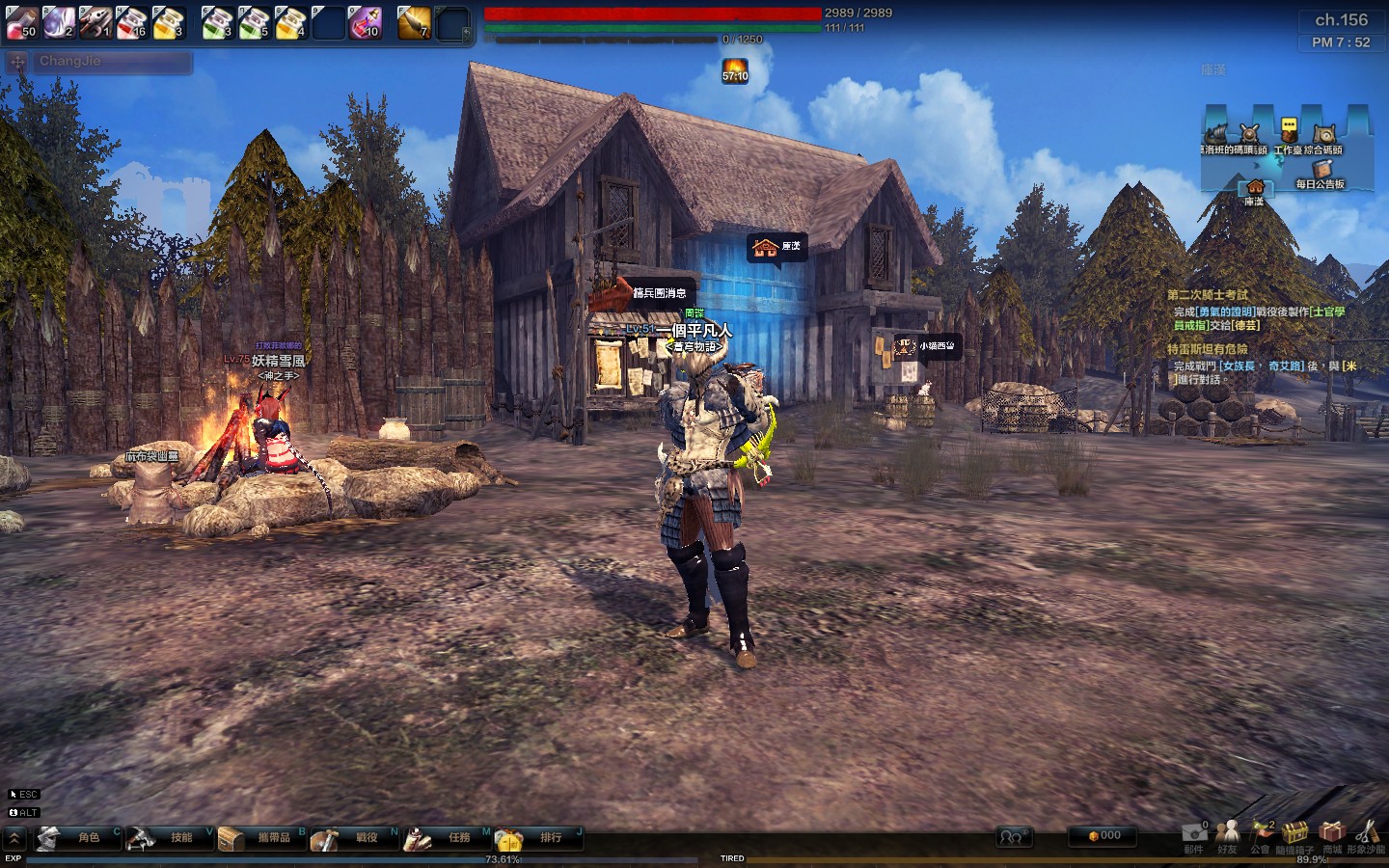
Task: Open the 隨機箱子 treasure chest
Action: 1294,834
